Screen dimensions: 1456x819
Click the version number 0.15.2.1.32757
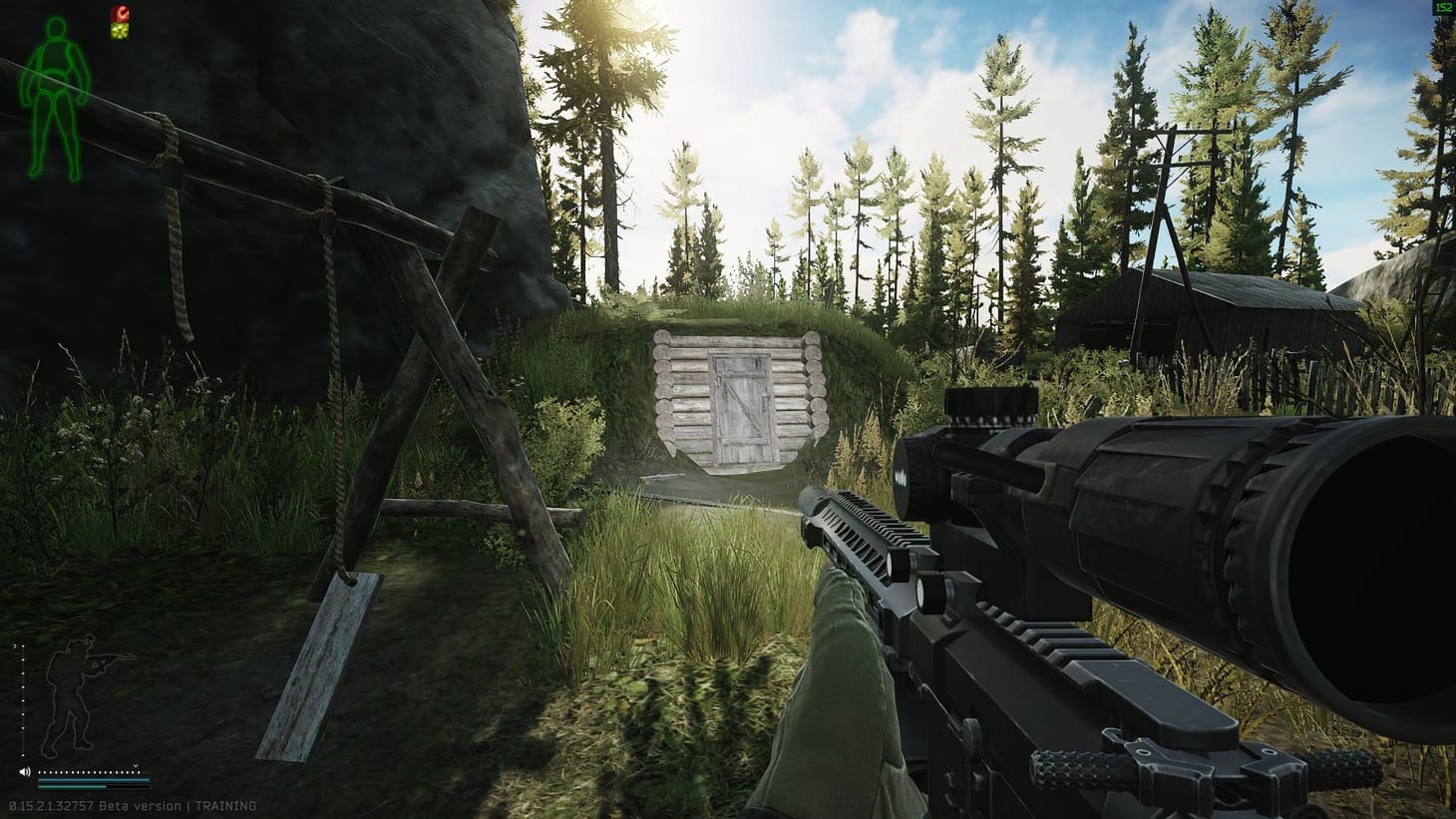point(50,805)
